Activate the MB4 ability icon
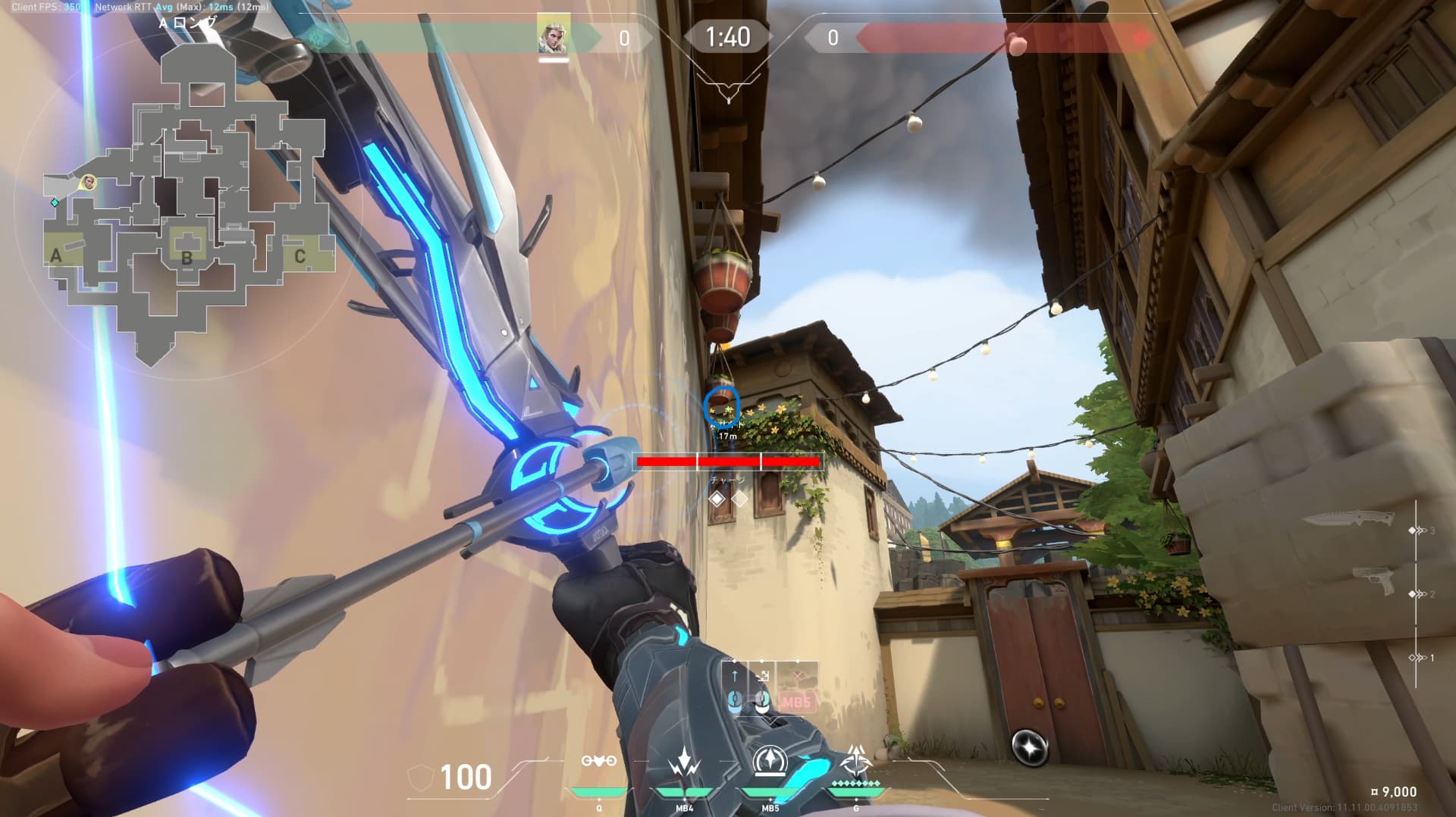The image size is (1456, 817). (684, 764)
